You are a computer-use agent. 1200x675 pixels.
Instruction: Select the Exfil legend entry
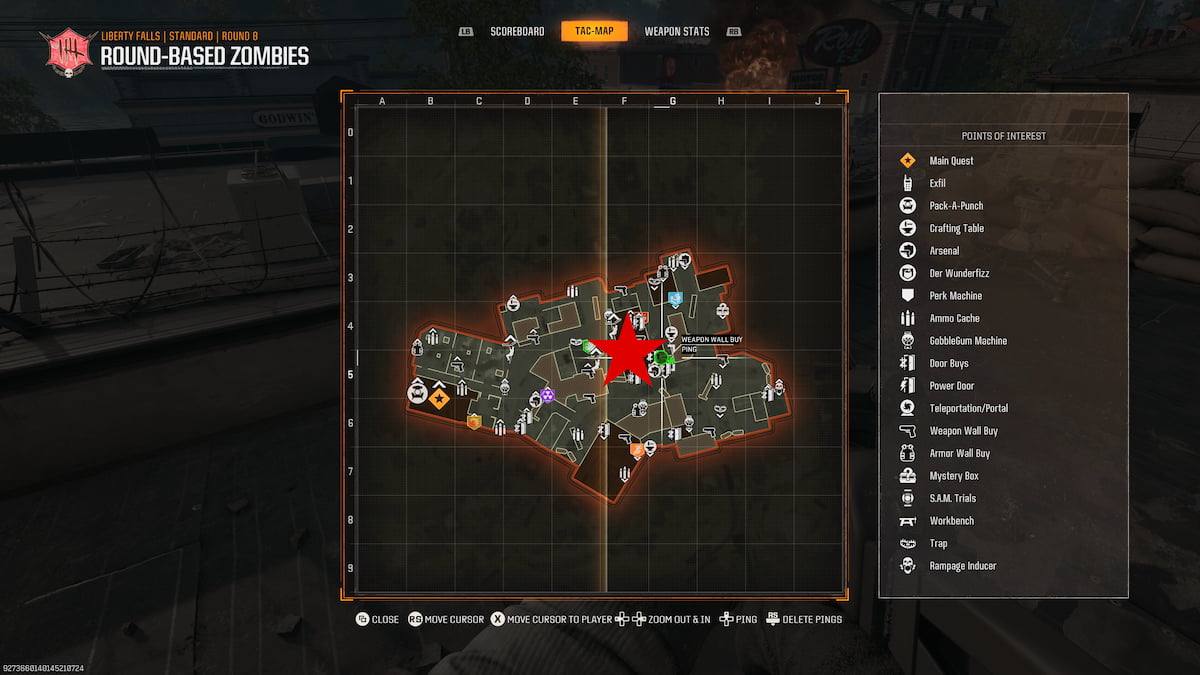pos(937,183)
